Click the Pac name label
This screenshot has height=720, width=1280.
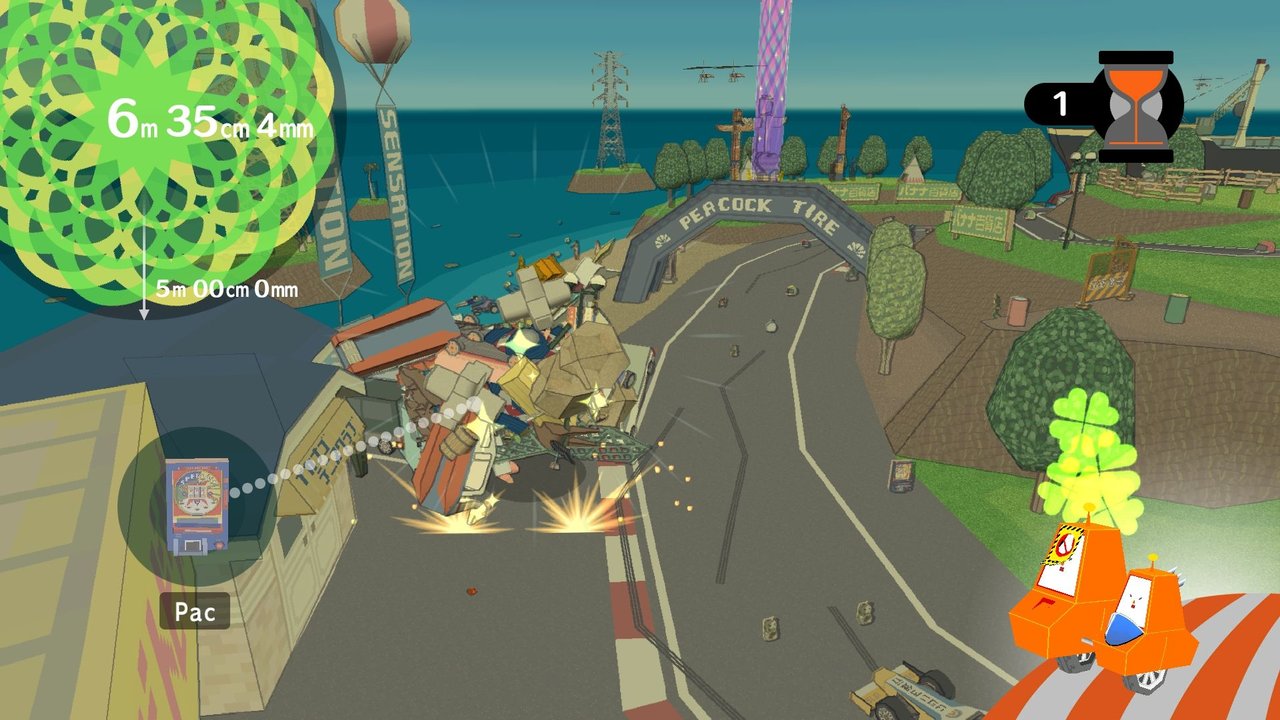pos(194,612)
